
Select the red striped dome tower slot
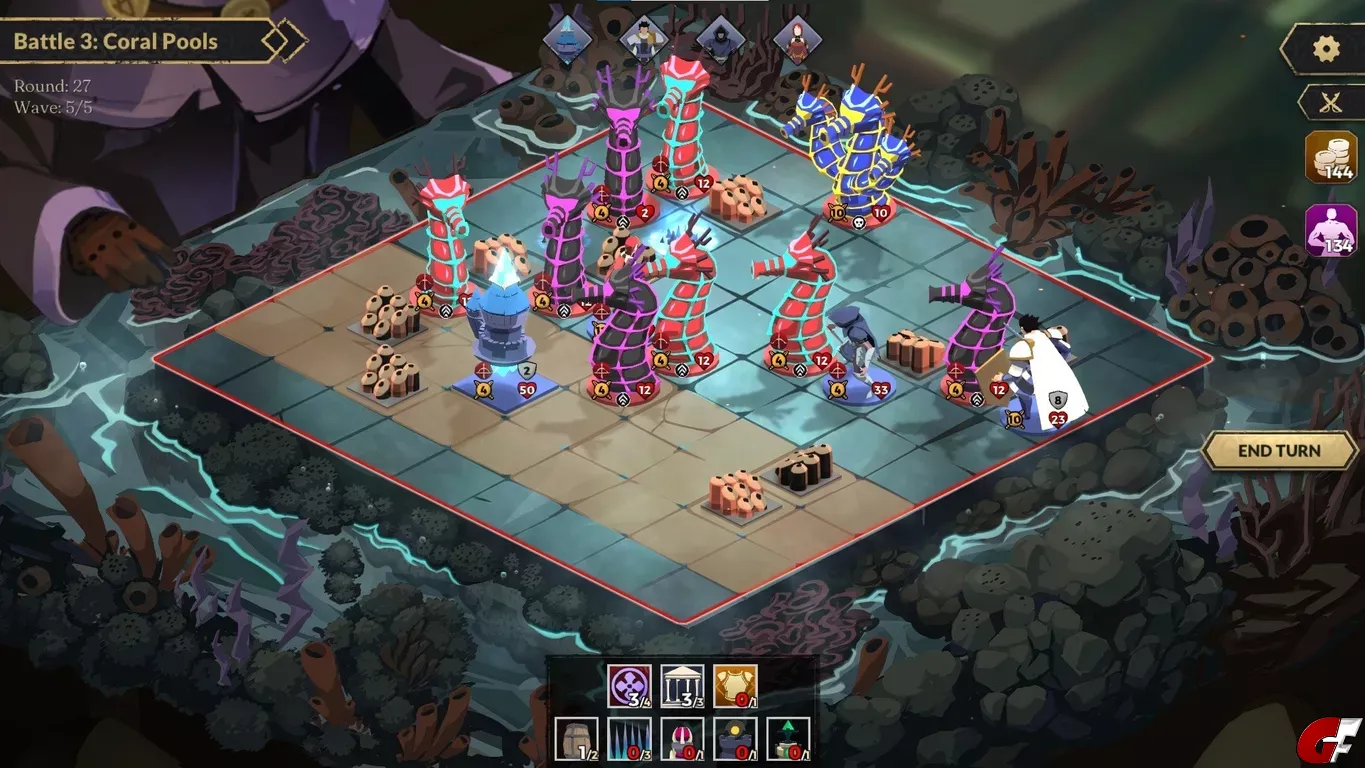point(682,739)
